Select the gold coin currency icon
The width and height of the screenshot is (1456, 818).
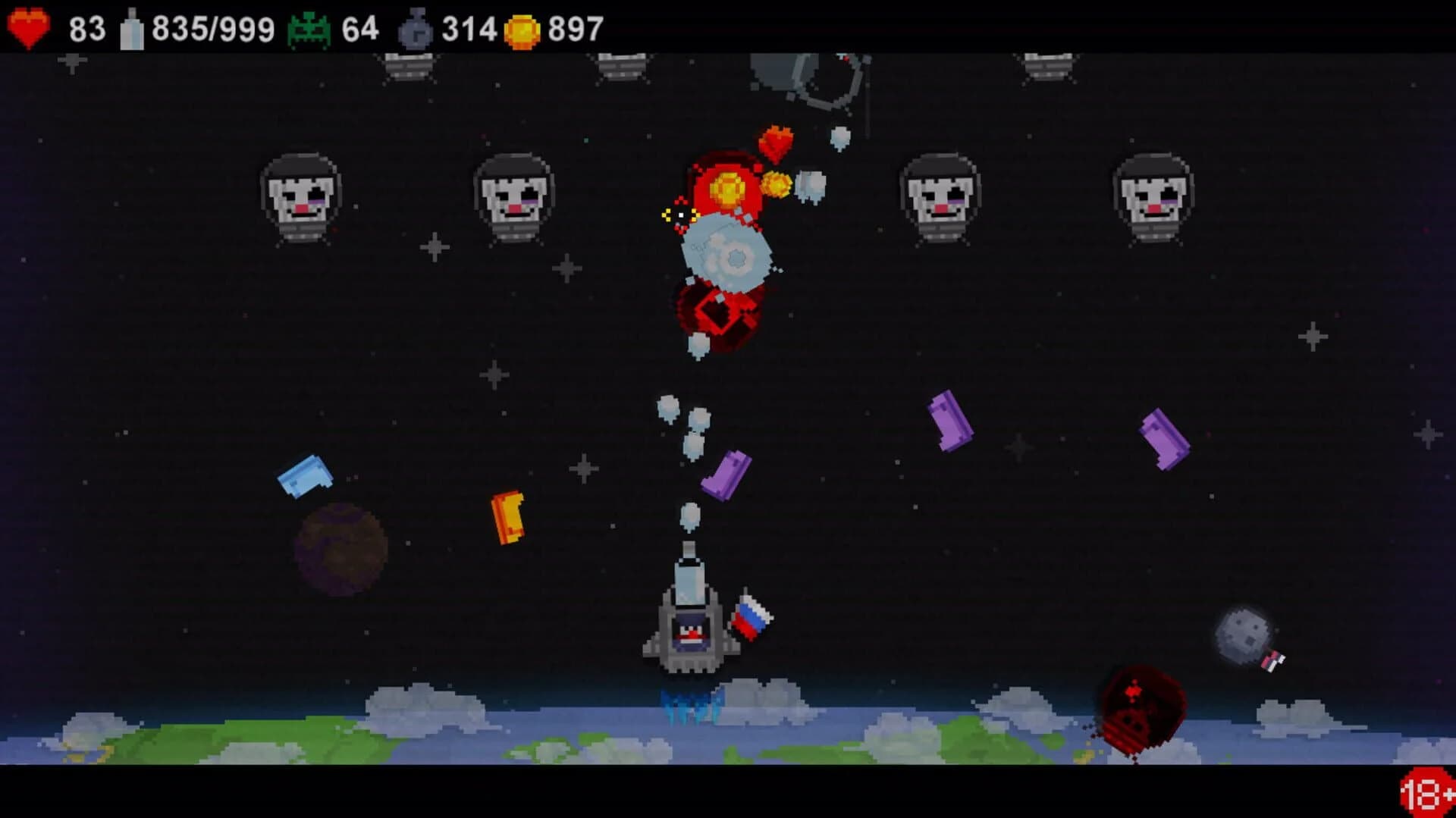pyautogui.click(x=522, y=29)
